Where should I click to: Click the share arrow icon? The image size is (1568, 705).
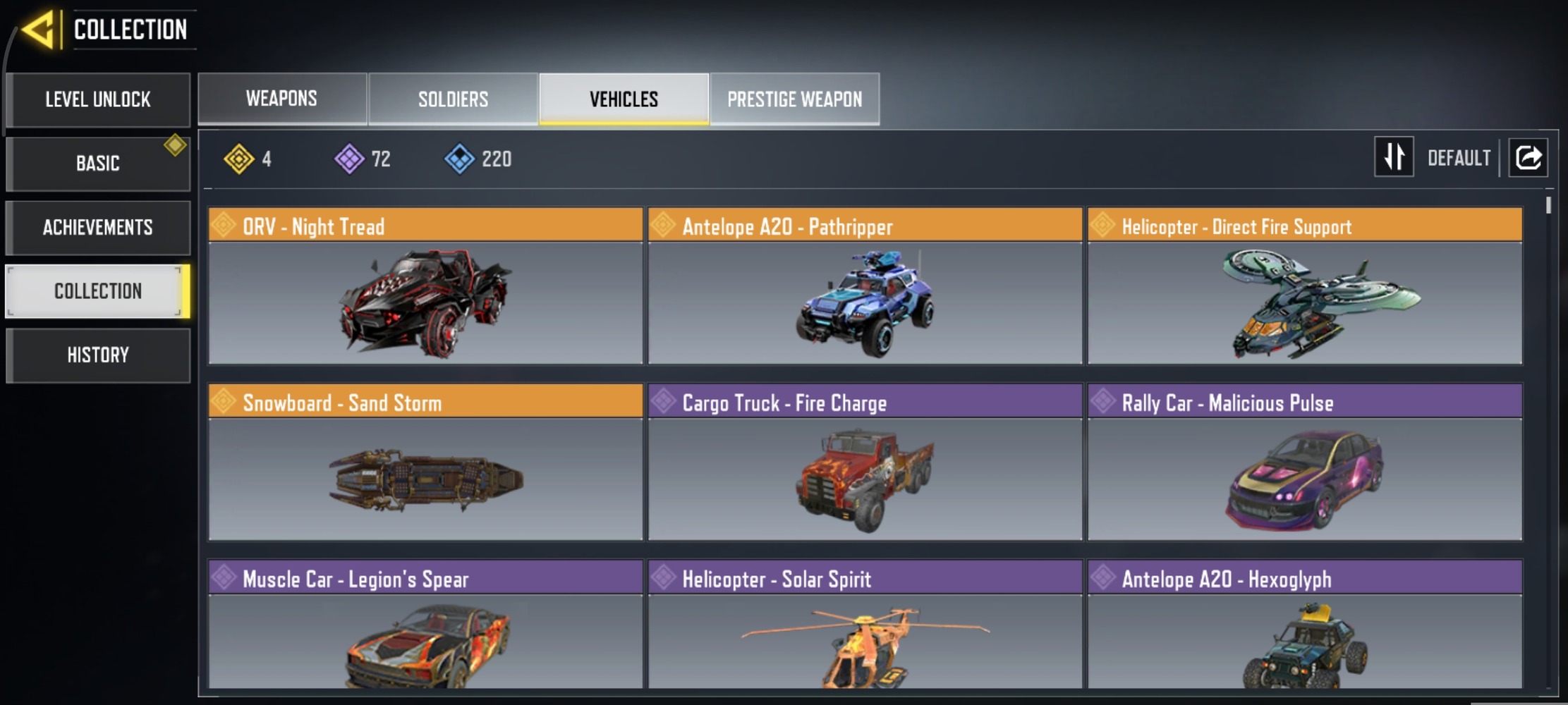(1528, 157)
